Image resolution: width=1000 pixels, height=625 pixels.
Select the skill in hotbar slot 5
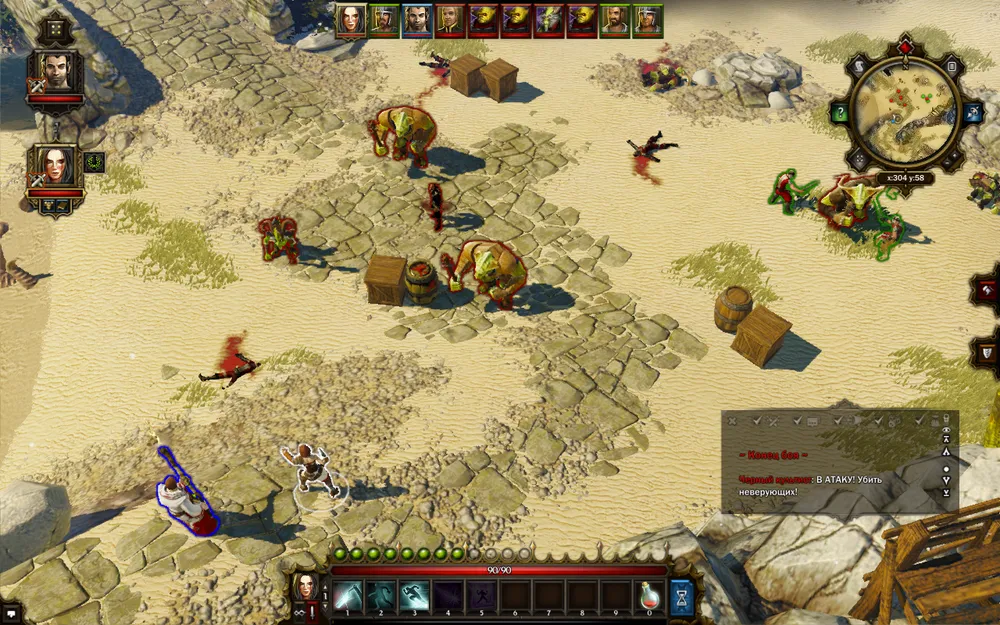(x=482, y=596)
